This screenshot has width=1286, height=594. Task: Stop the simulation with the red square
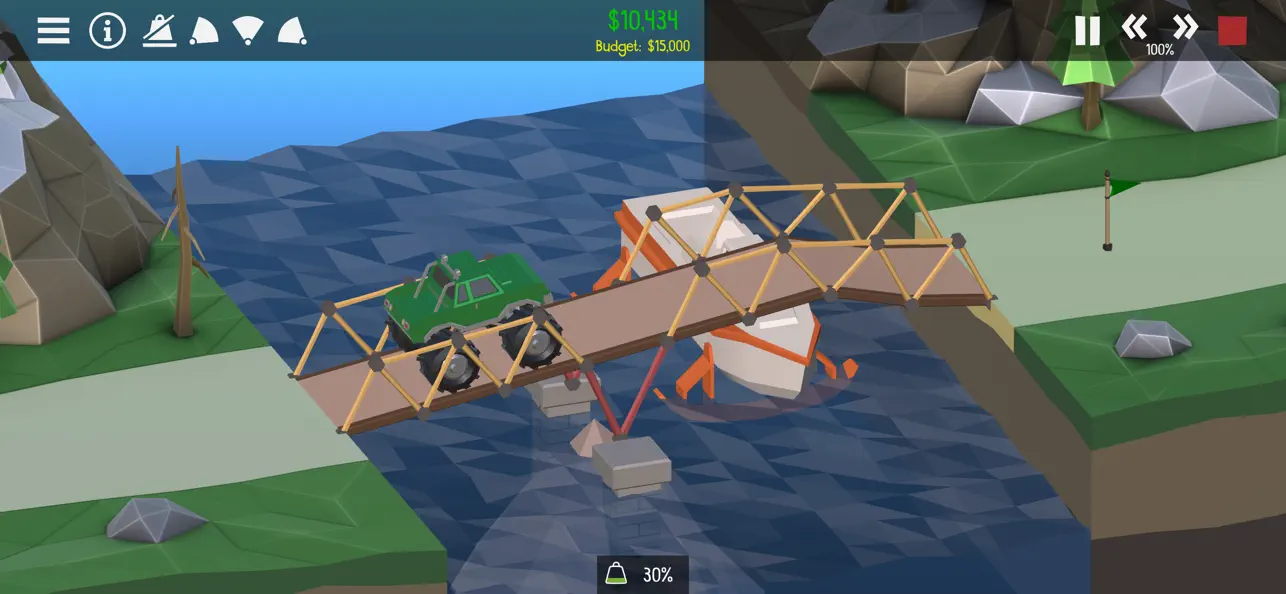click(x=1232, y=30)
